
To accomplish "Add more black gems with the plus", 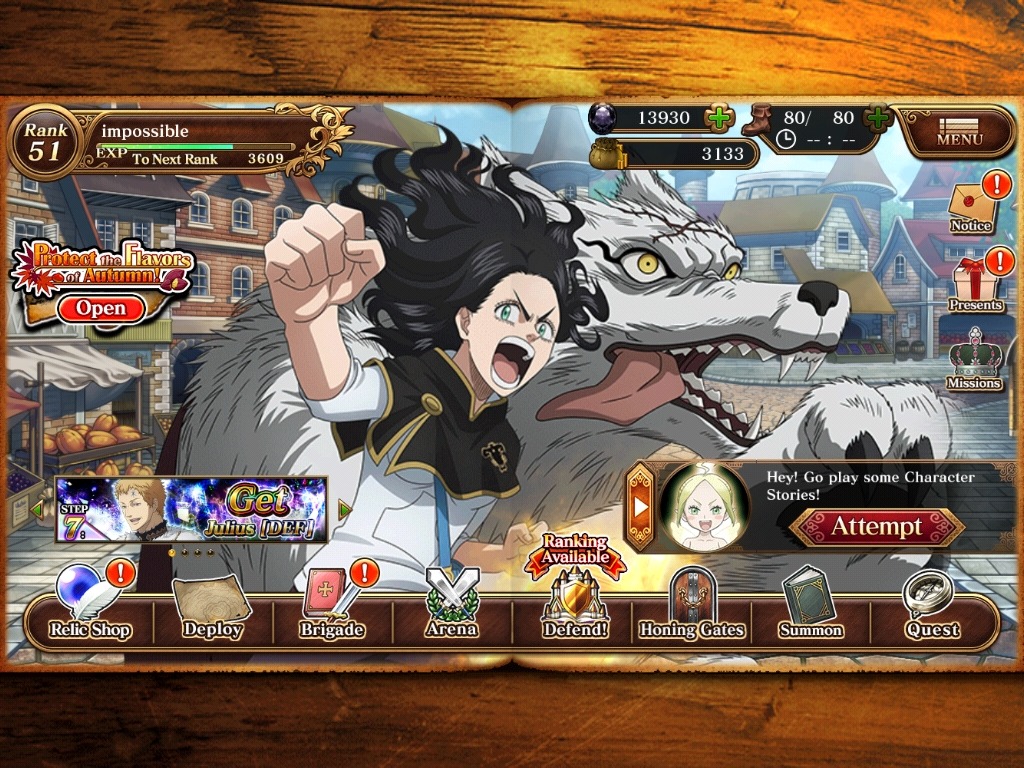I will coord(719,118).
